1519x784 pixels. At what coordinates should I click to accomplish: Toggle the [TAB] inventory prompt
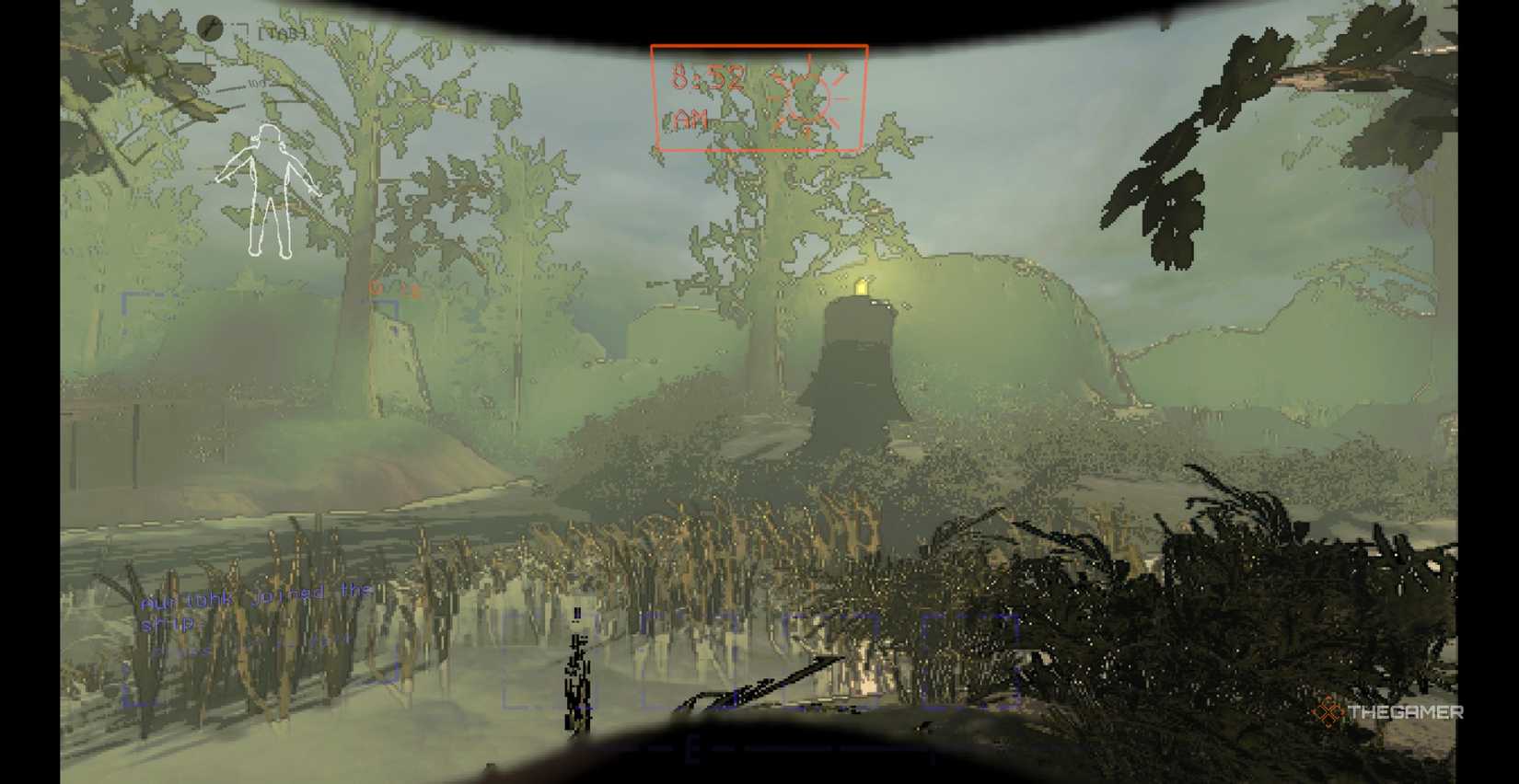pyautogui.click(x=284, y=30)
